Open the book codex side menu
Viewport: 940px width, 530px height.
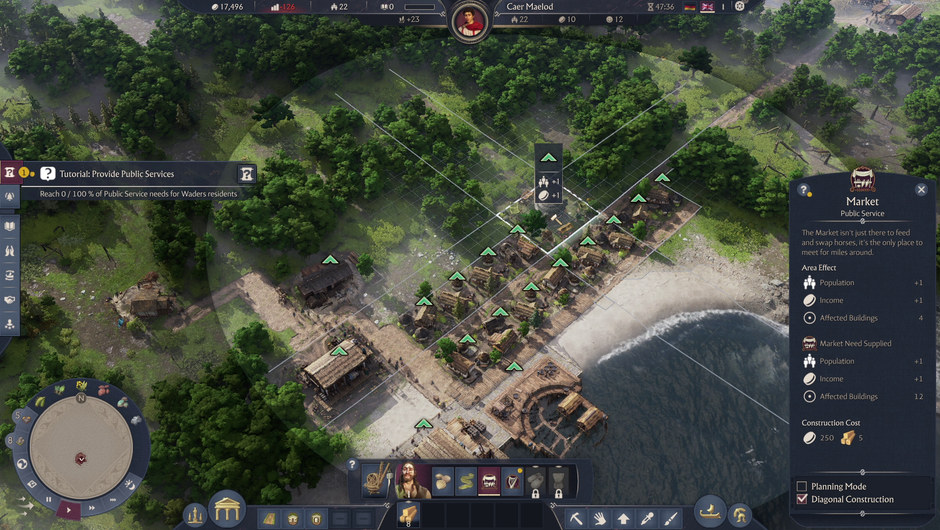(10, 226)
